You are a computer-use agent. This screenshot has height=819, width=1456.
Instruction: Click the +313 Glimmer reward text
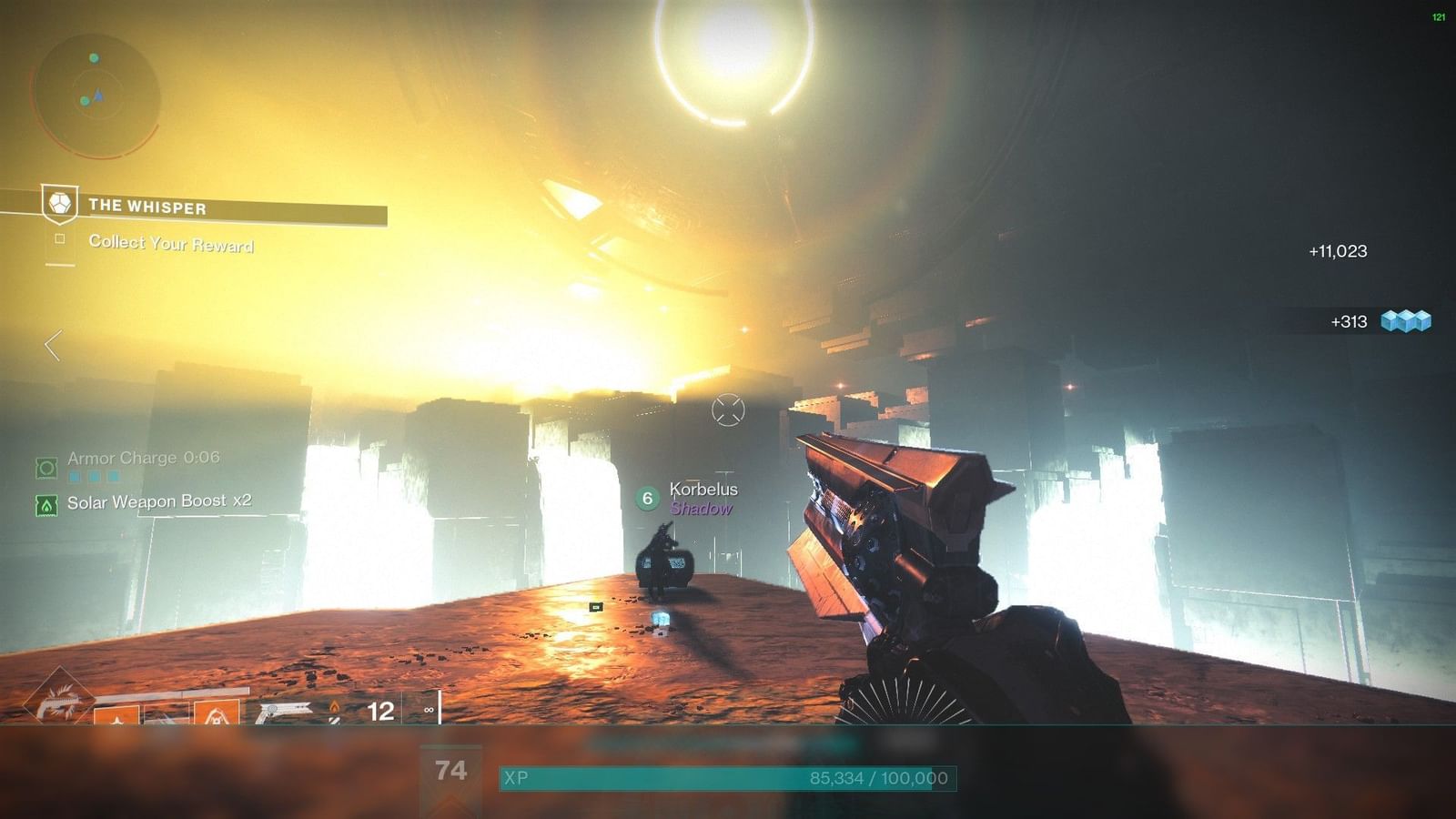1347,320
